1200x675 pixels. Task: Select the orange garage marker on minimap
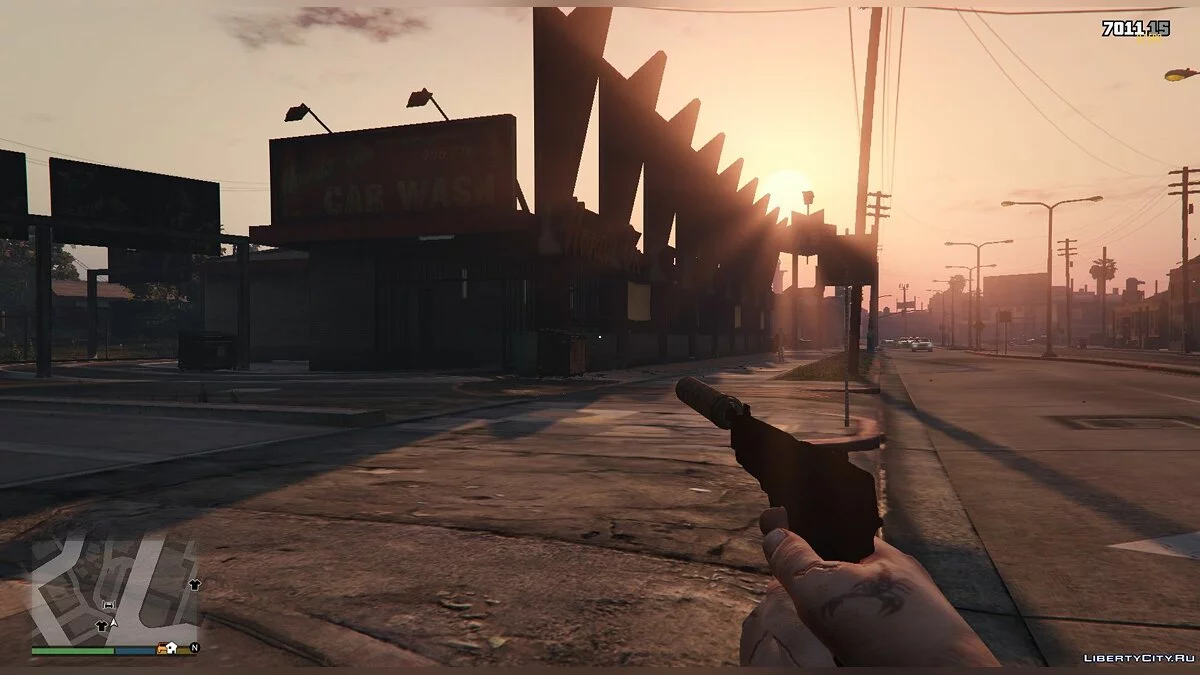(161, 649)
